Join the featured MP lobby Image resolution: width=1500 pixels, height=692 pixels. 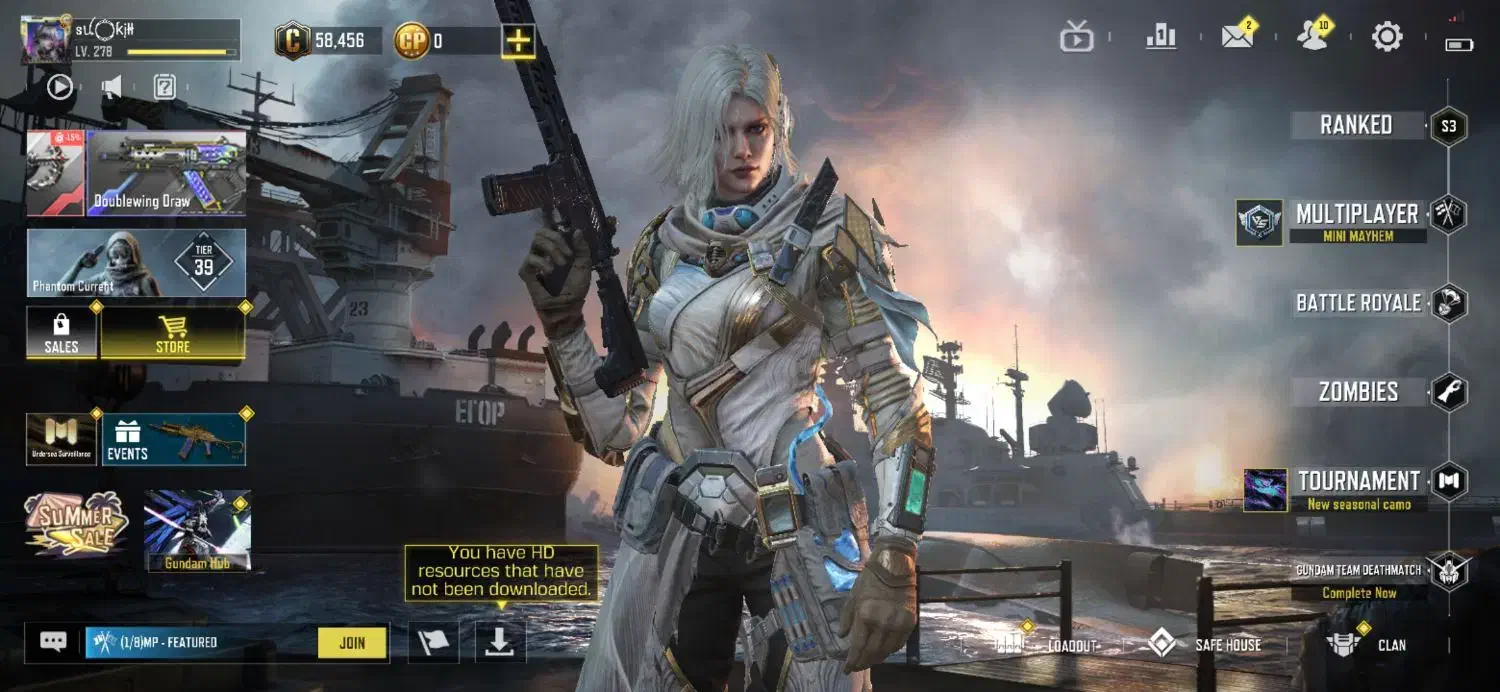(352, 643)
